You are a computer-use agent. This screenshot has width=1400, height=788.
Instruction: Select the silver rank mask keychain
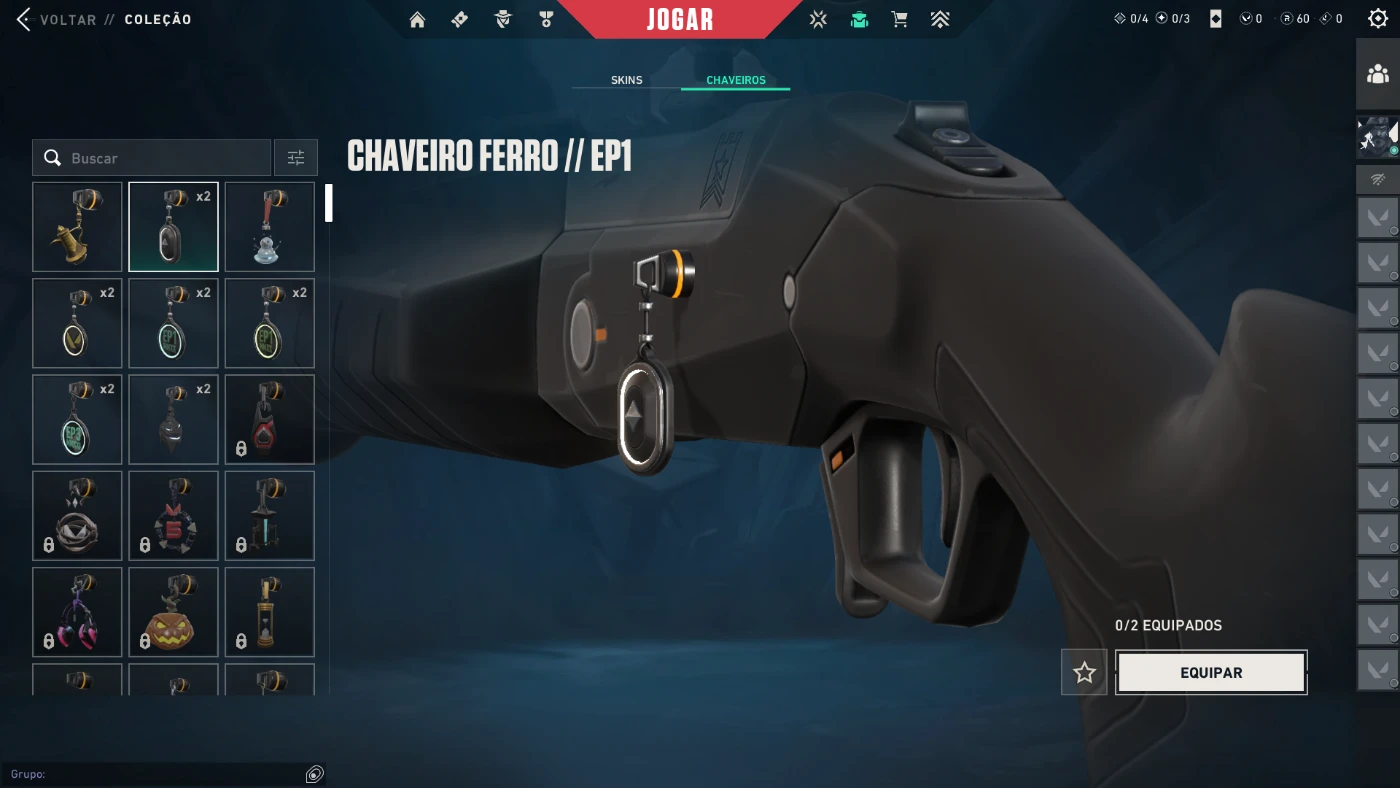click(173, 420)
